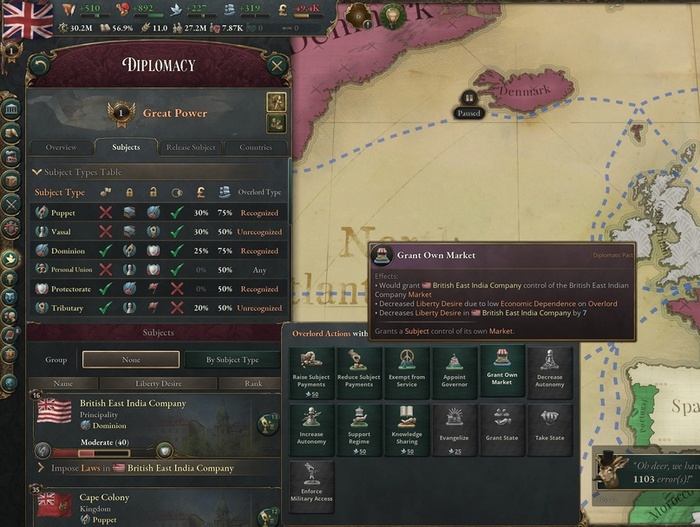The image size is (700, 527).
Task: Choose Raise Subject Payments action
Action: [311, 373]
